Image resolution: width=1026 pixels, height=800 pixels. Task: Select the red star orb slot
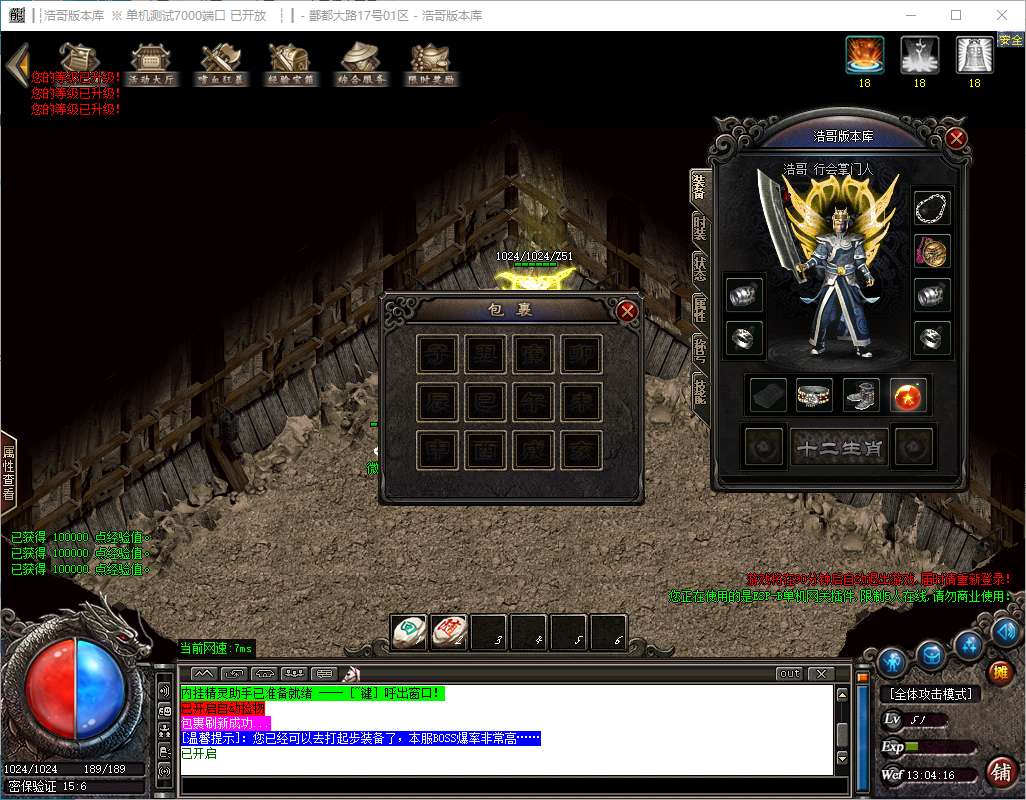click(908, 395)
